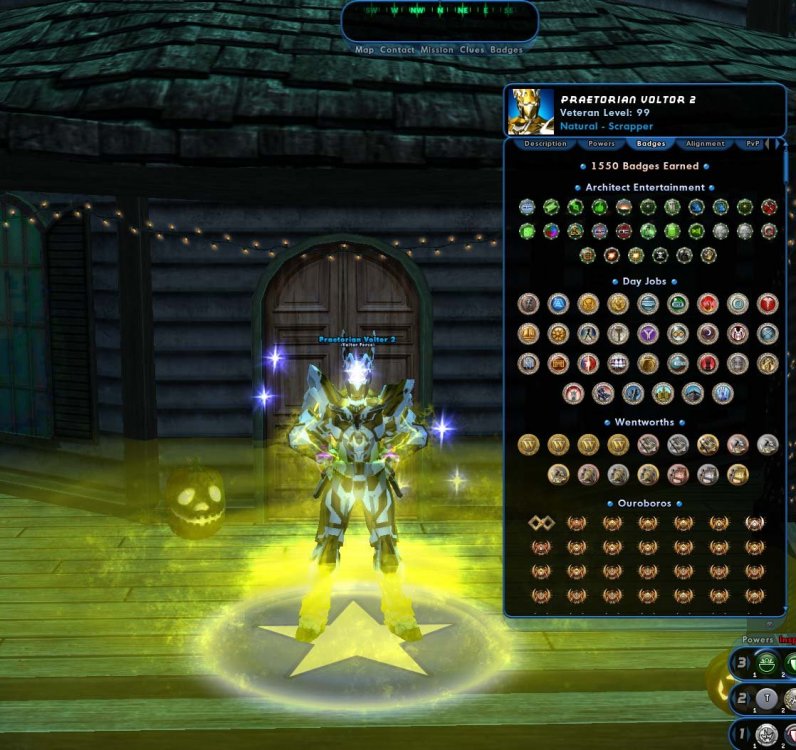Open the Contact window
The height and width of the screenshot is (750, 796).
pyautogui.click(x=399, y=50)
